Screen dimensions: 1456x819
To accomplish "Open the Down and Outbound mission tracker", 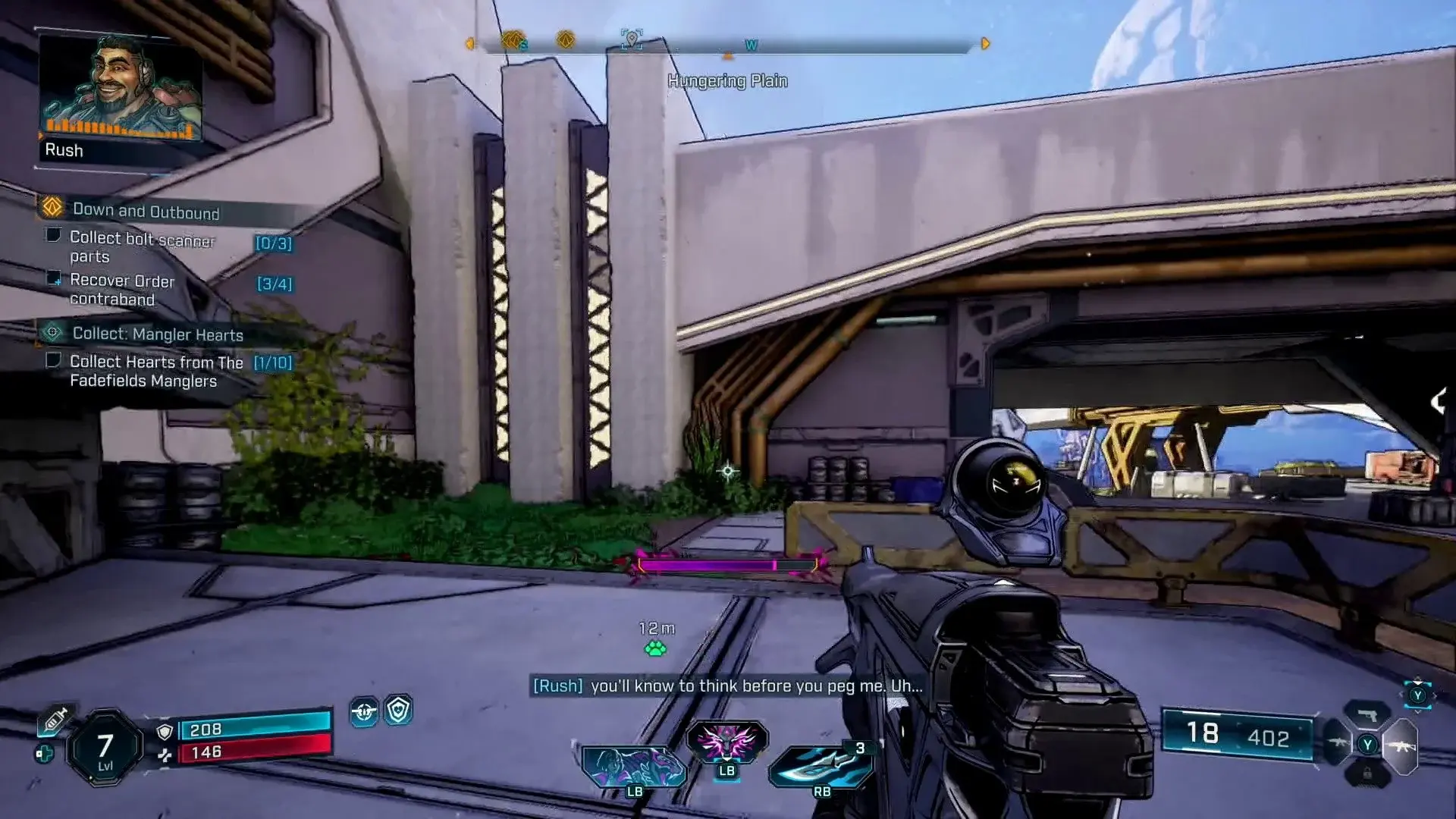I will [146, 210].
